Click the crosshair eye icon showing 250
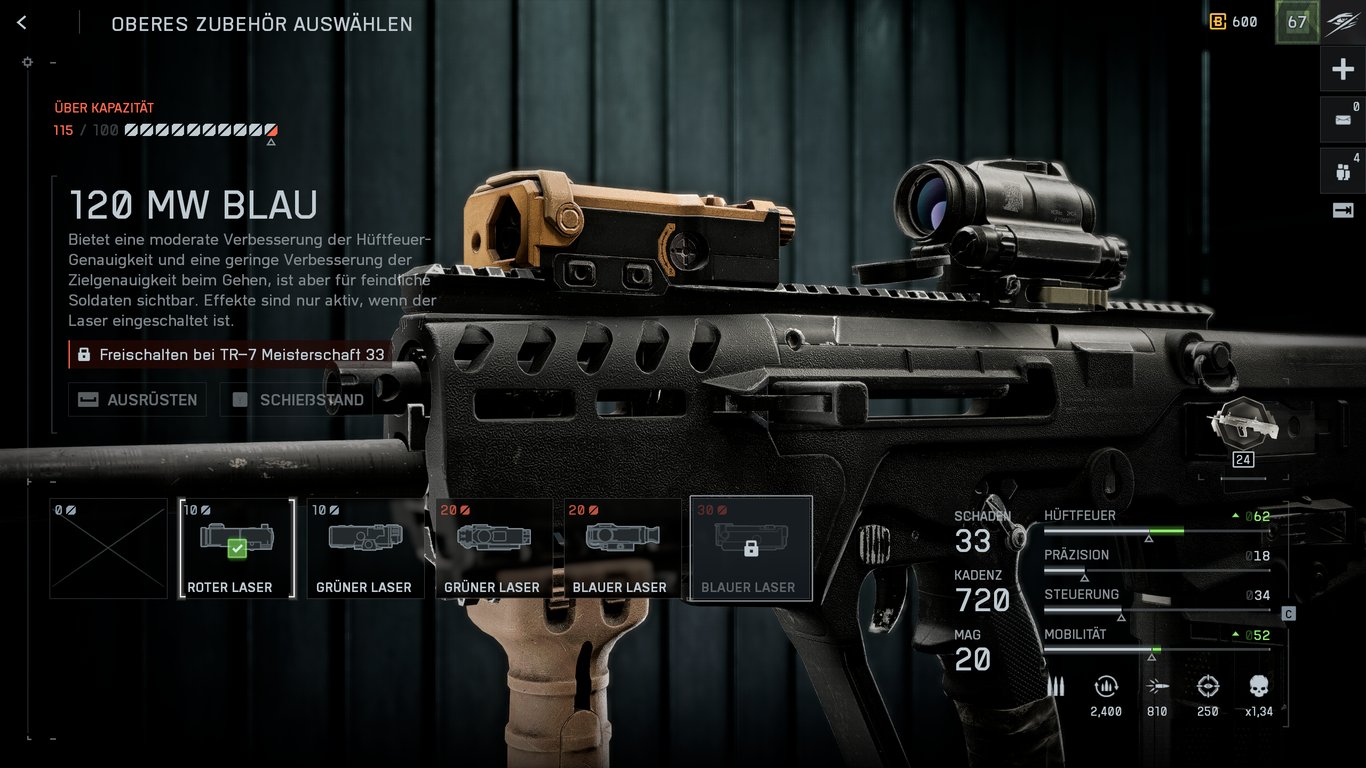1366x768 pixels. (x=1207, y=687)
